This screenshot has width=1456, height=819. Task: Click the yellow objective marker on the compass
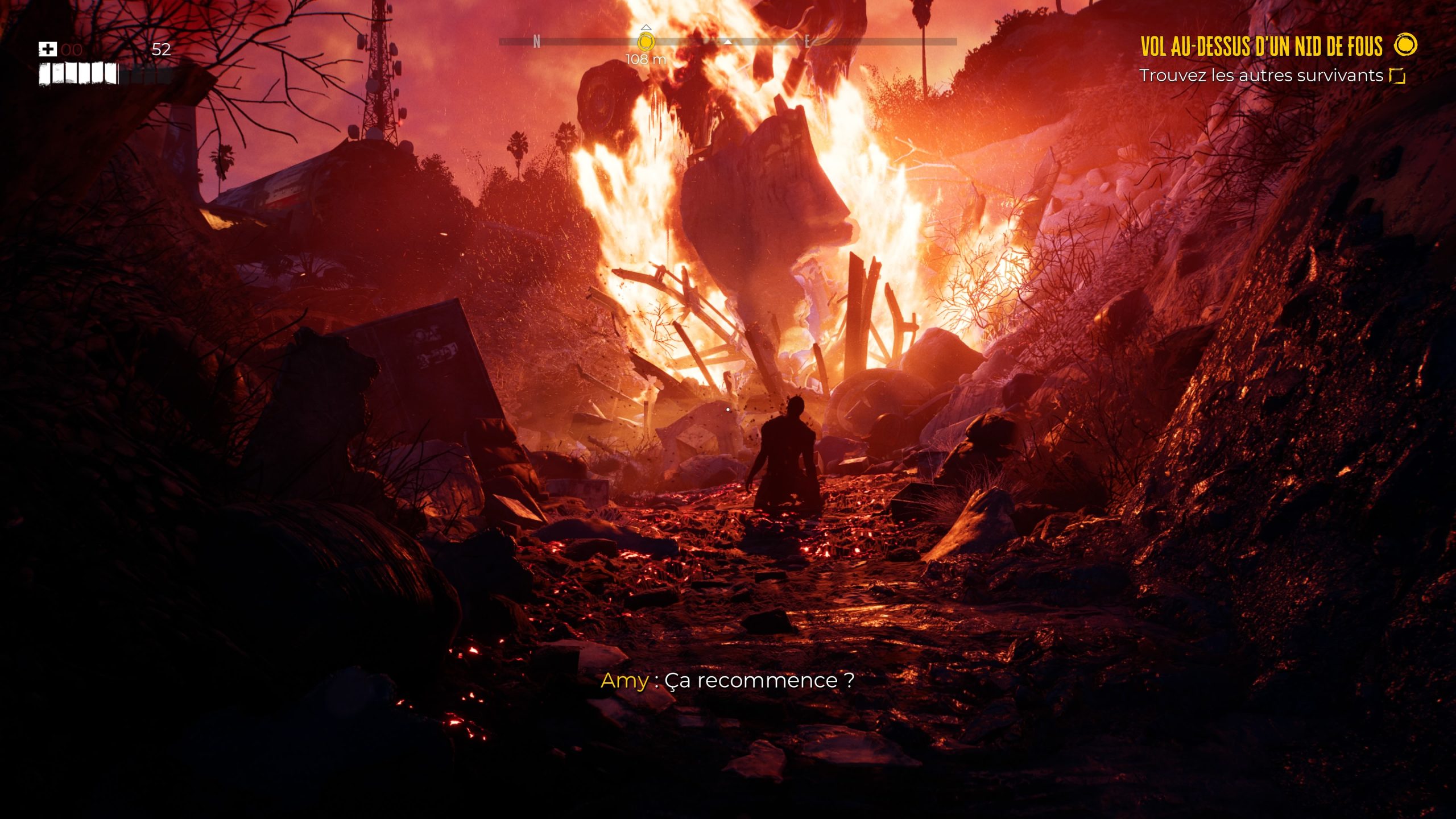click(646, 42)
